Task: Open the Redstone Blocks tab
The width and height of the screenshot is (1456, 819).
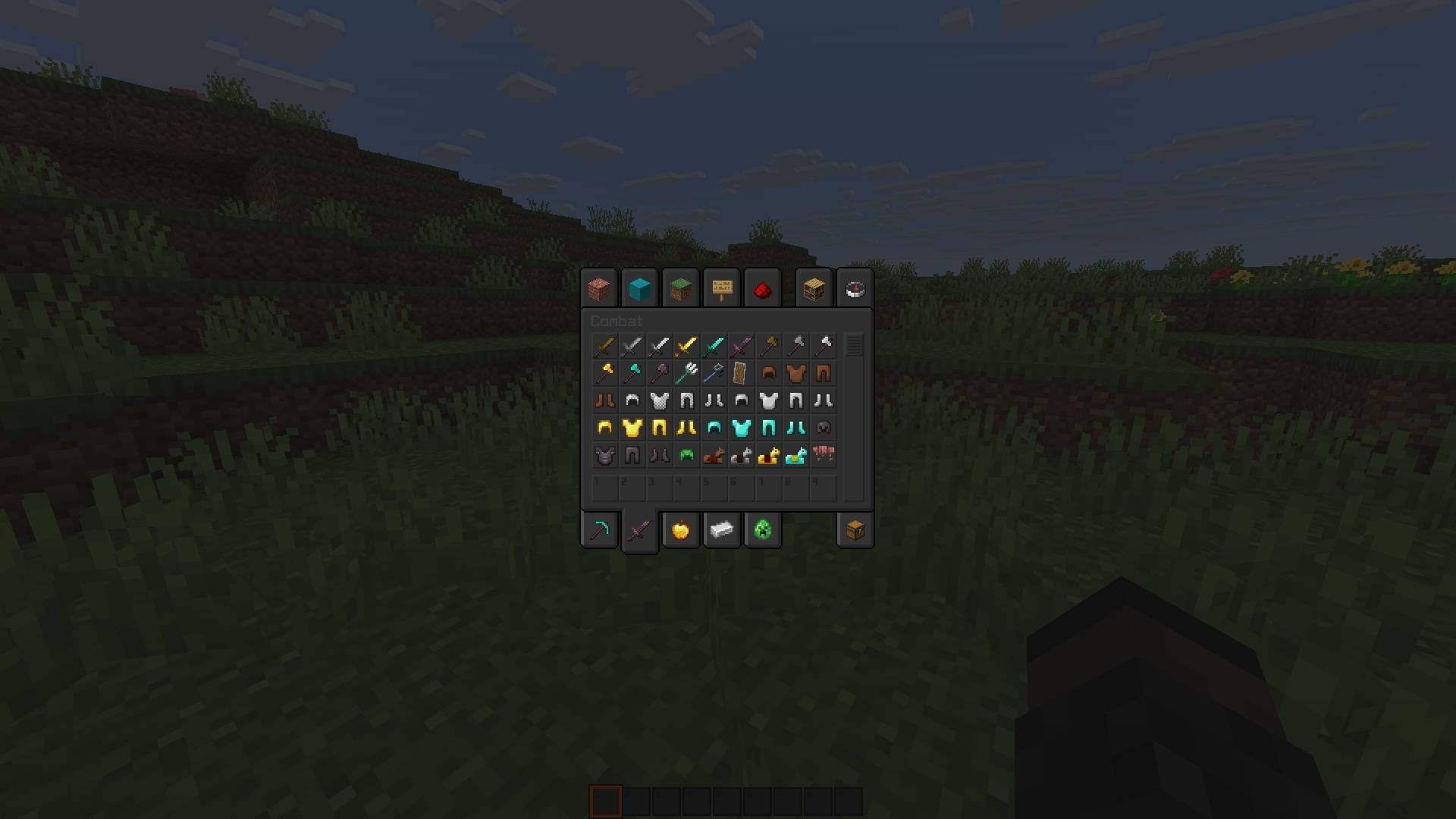Action: (x=762, y=288)
